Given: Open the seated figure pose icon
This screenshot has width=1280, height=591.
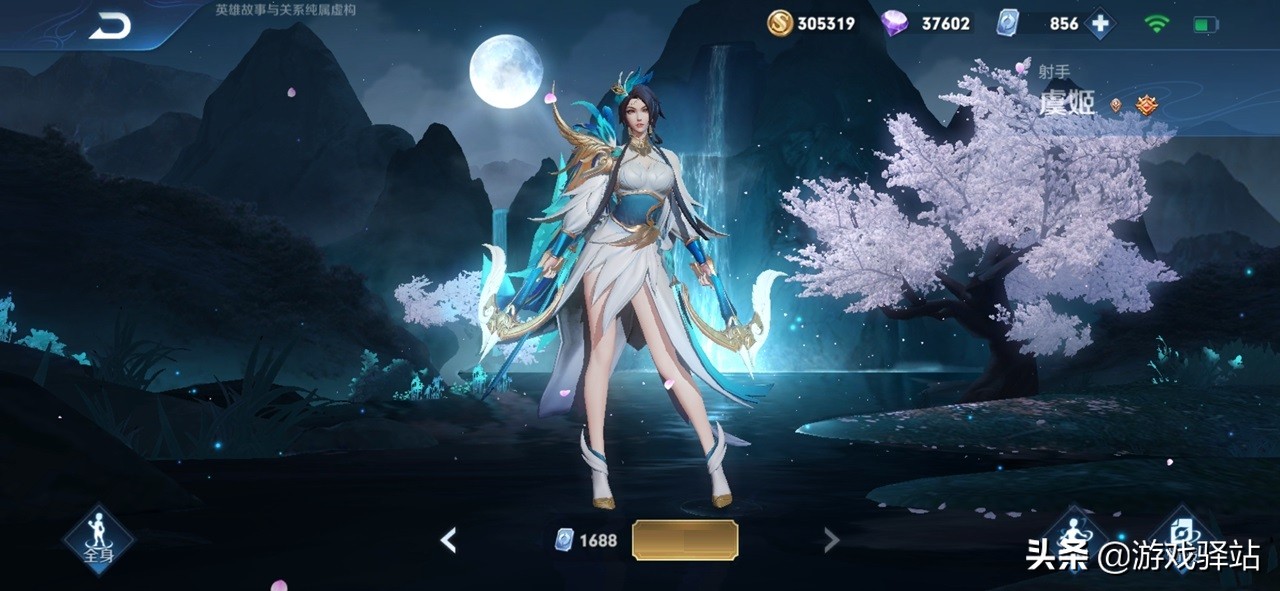Looking at the screenshot, I should pyautogui.click(x=1074, y=533).
